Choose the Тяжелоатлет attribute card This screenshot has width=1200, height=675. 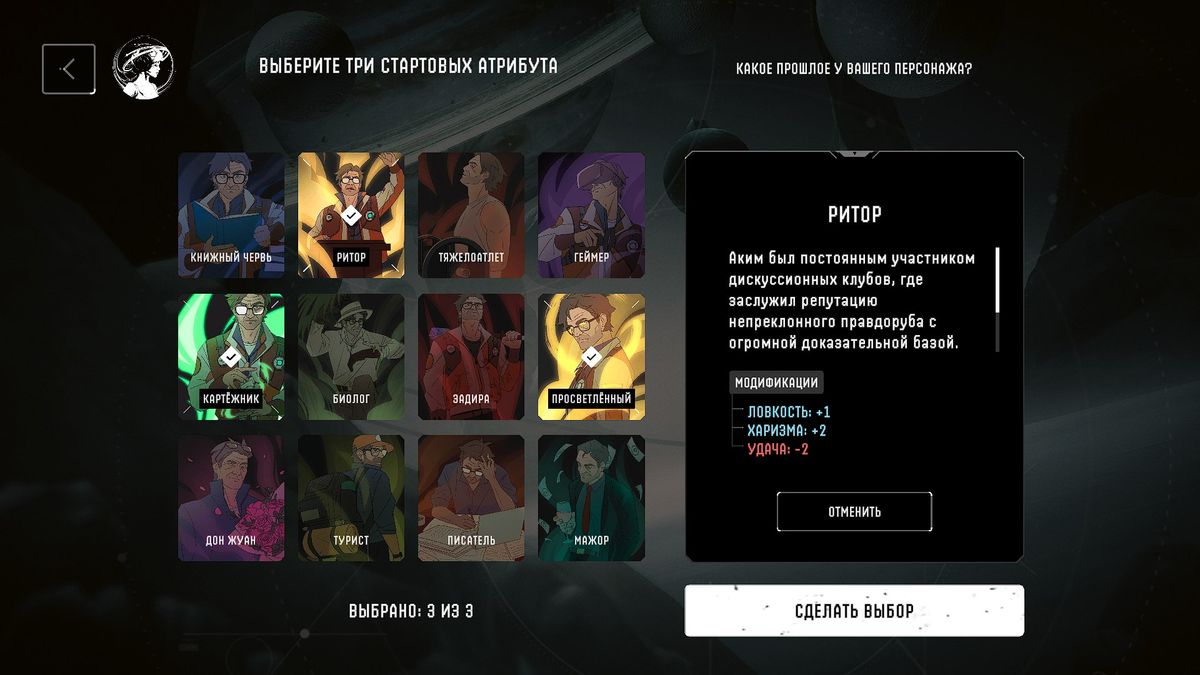[471, 215]
